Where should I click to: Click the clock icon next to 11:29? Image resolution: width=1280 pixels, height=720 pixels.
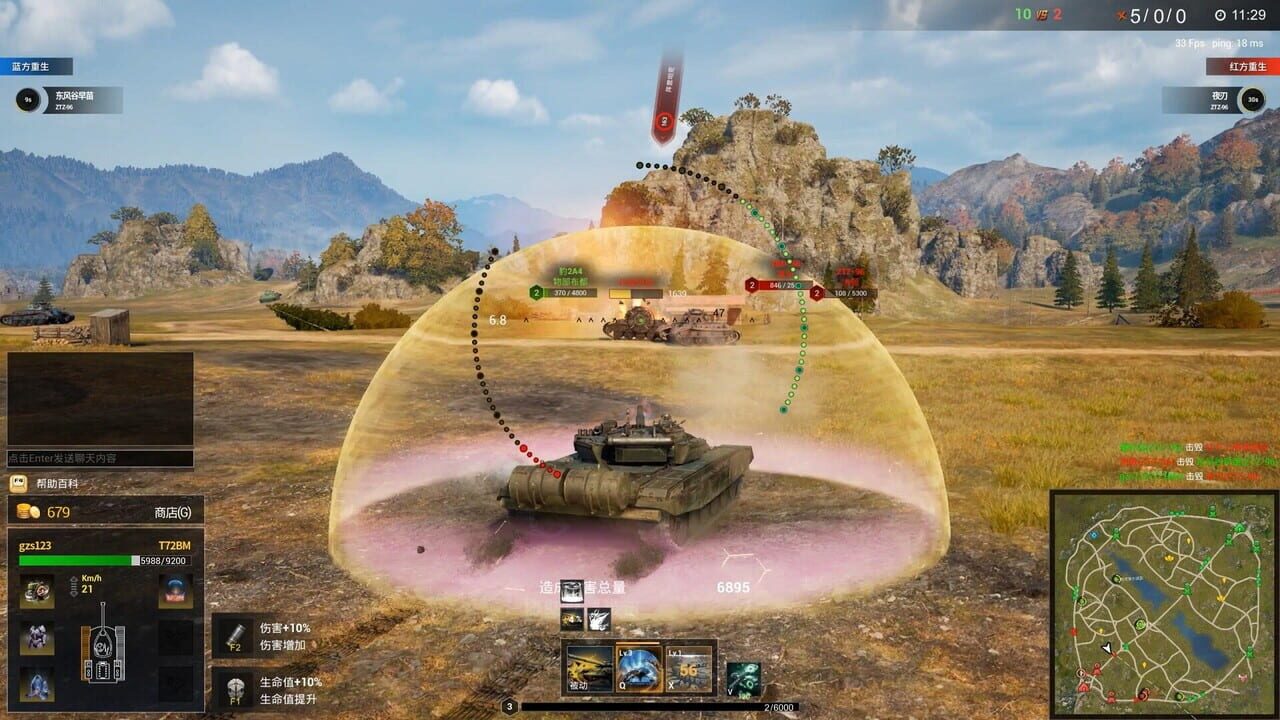(1218, 15)
